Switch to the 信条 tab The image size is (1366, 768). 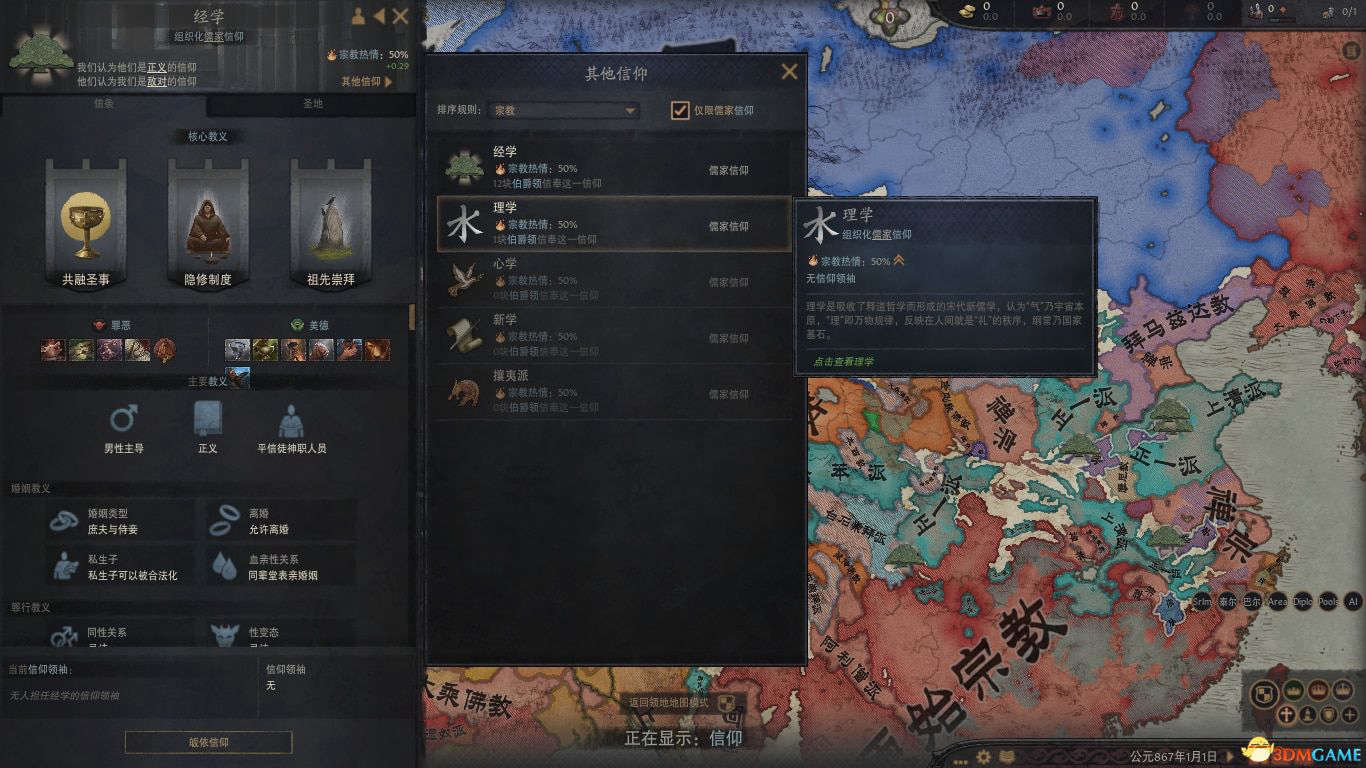pos(103,103)
